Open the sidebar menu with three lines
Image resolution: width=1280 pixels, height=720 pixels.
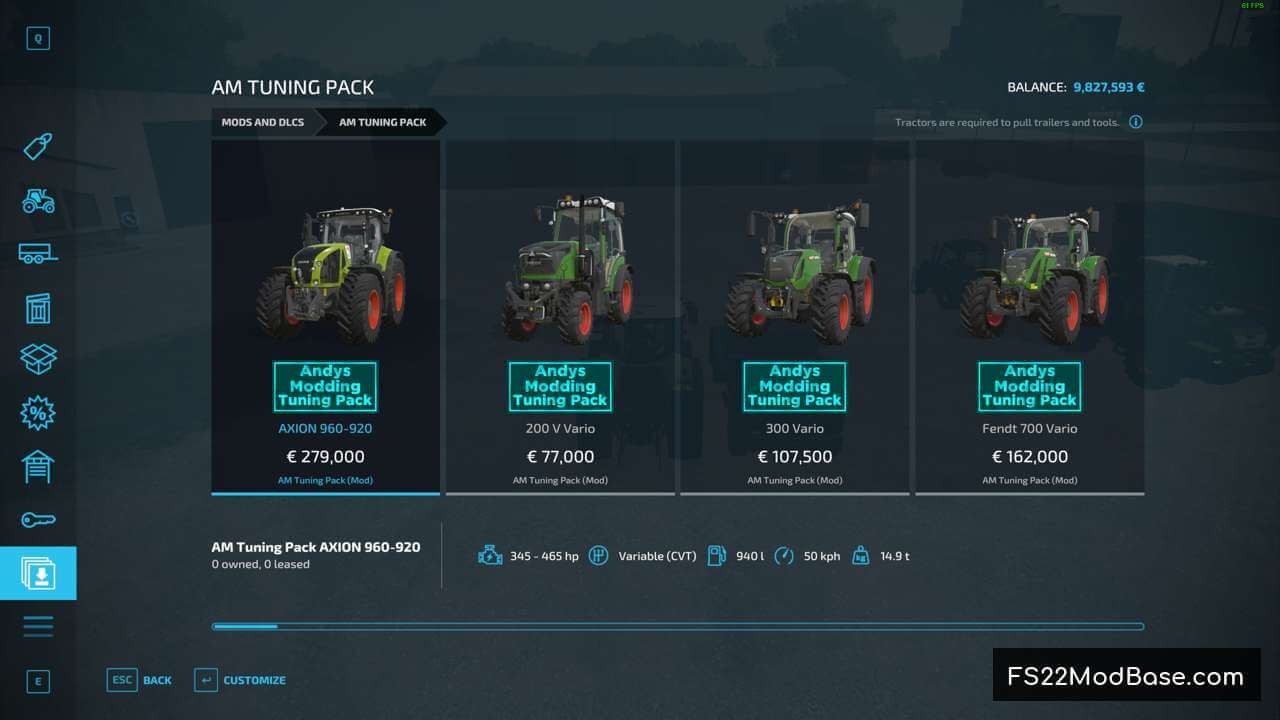point(38,625)
